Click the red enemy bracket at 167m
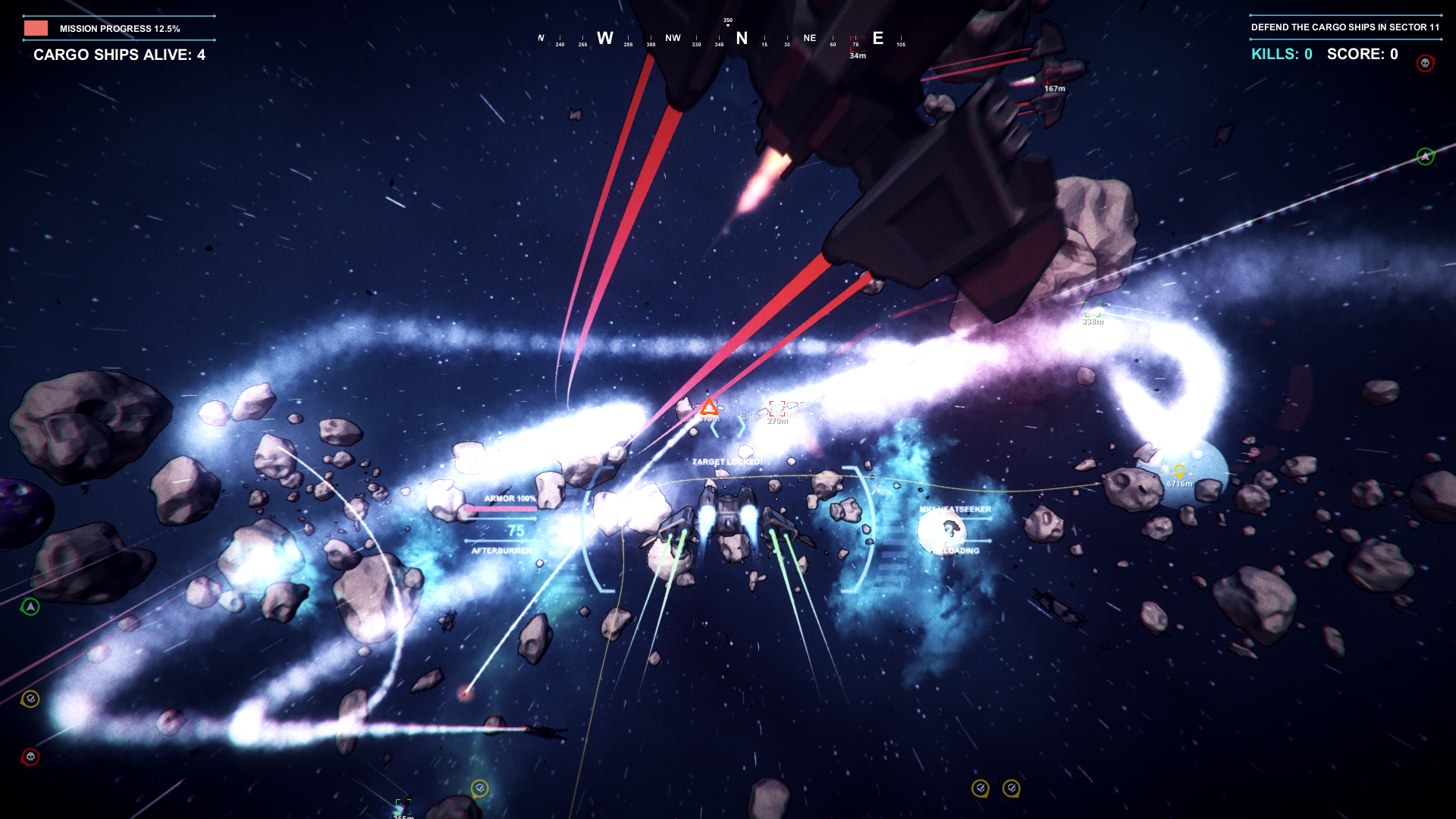The image size is (1456, 819). click(1054, 75)
